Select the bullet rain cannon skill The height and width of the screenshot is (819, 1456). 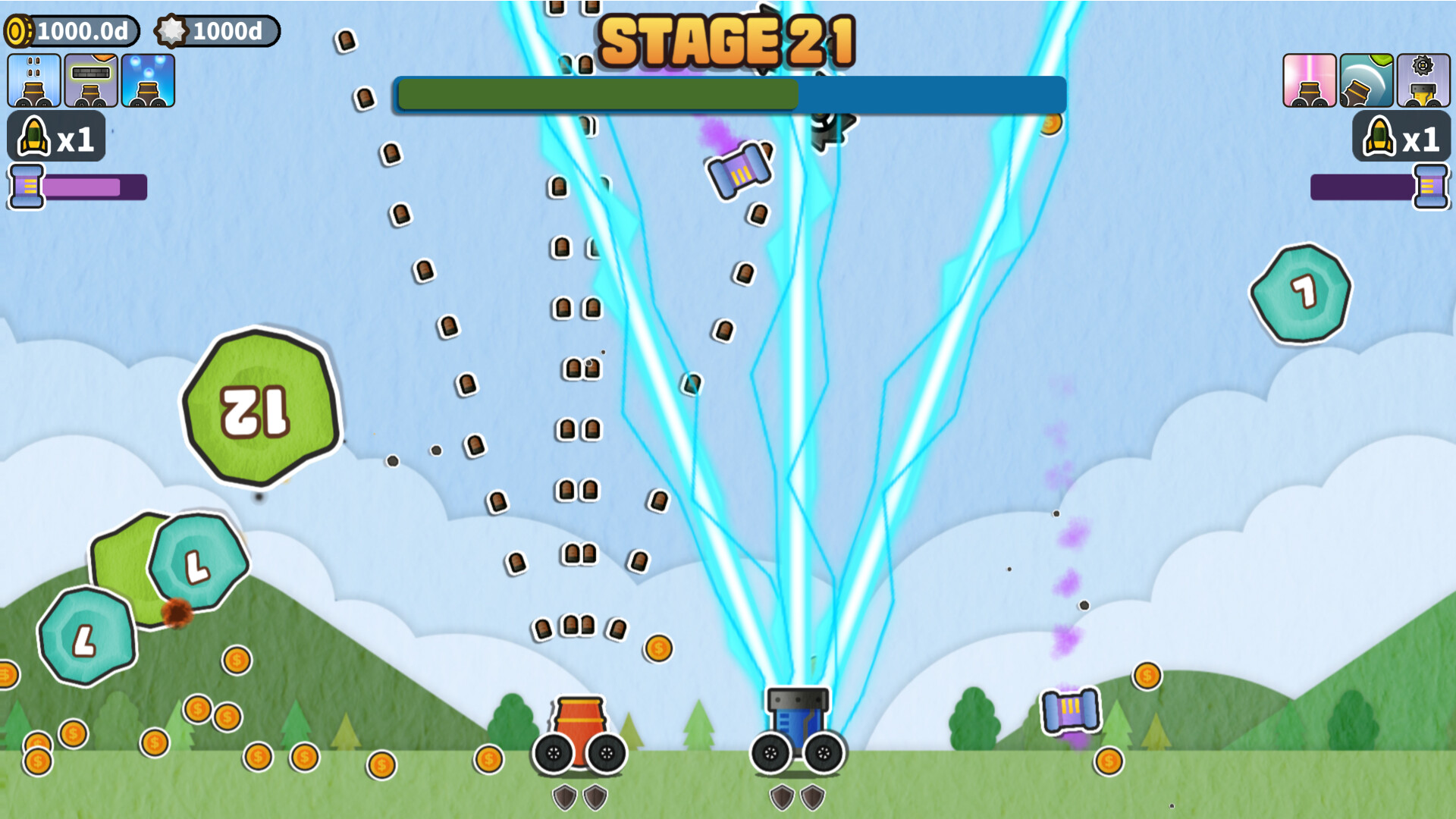click(x=33, y=80)
